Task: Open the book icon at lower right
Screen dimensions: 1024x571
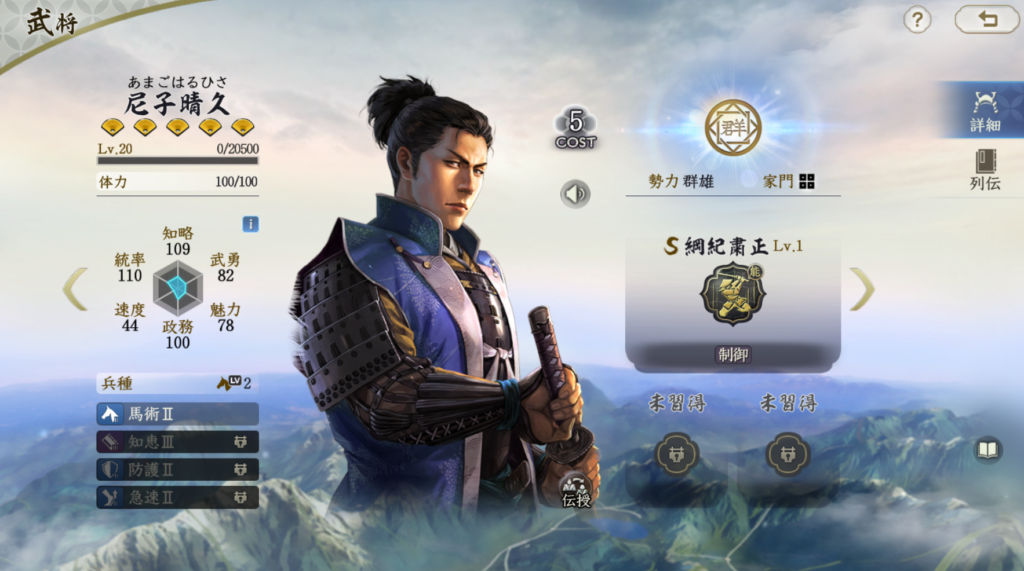Action: pyautogui.click(x=988, y=450)
